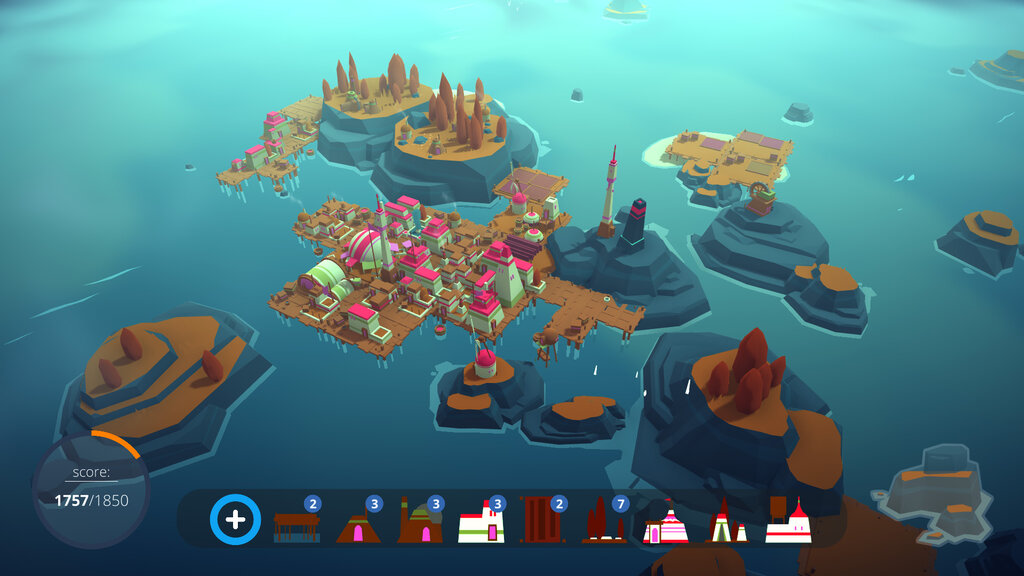Select the red trees building with count 7
Viewport: 1024px width, 576px height.
click(x=604, y=524)
